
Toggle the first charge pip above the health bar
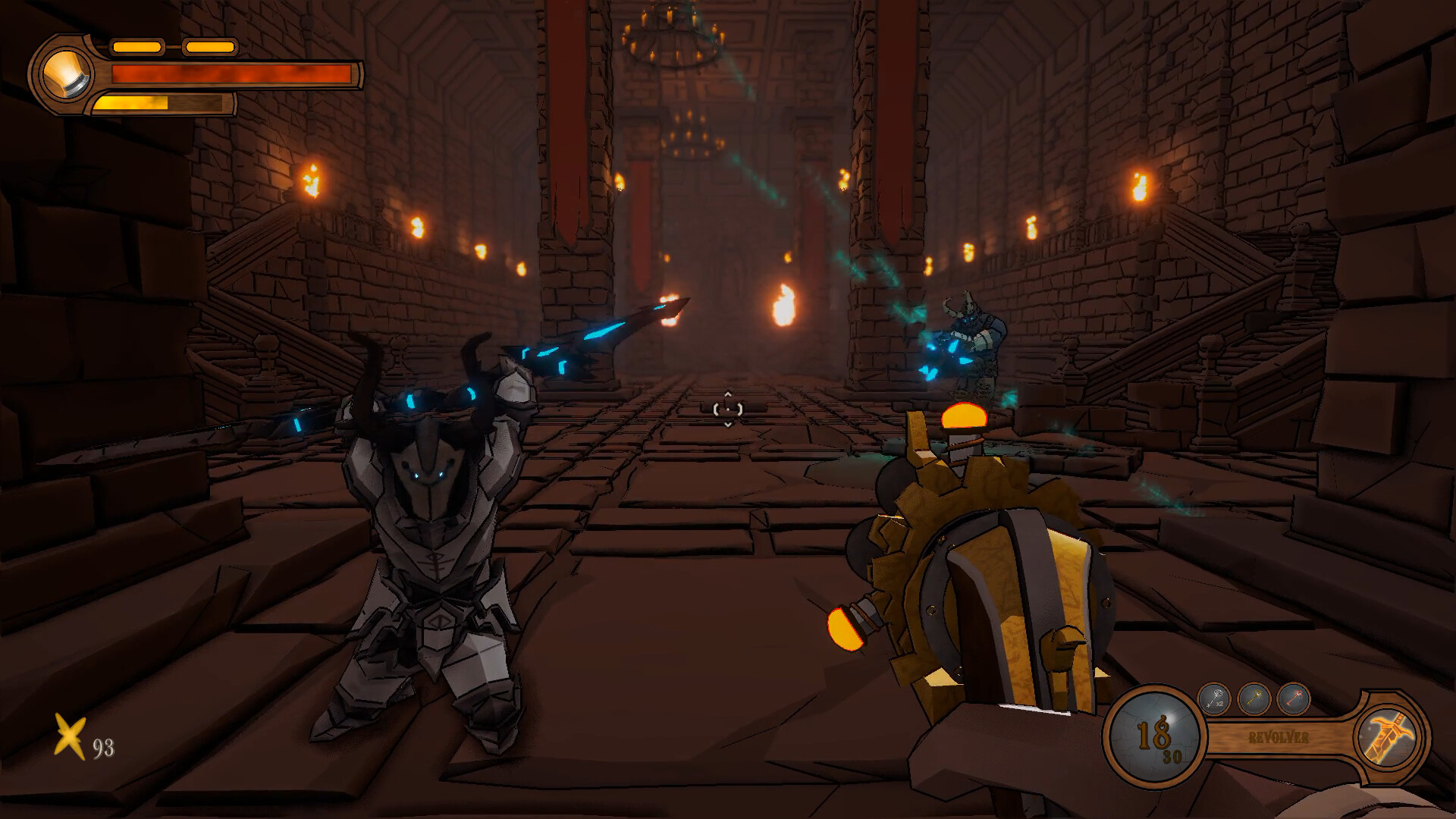(x=138, y=47)
